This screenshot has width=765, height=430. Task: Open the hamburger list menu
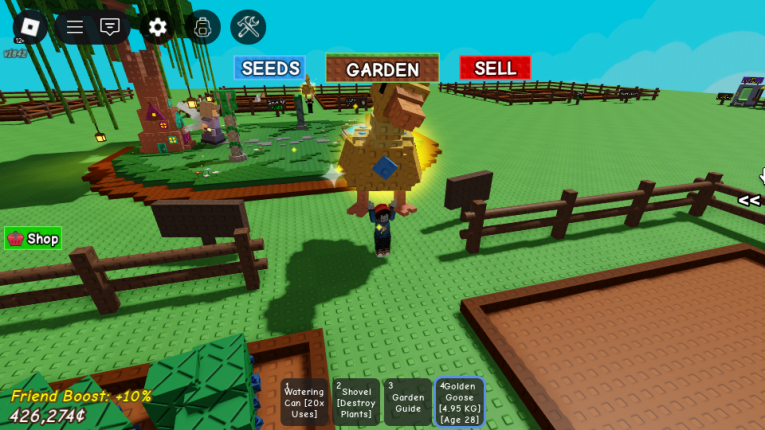click(x=75, y=27)
